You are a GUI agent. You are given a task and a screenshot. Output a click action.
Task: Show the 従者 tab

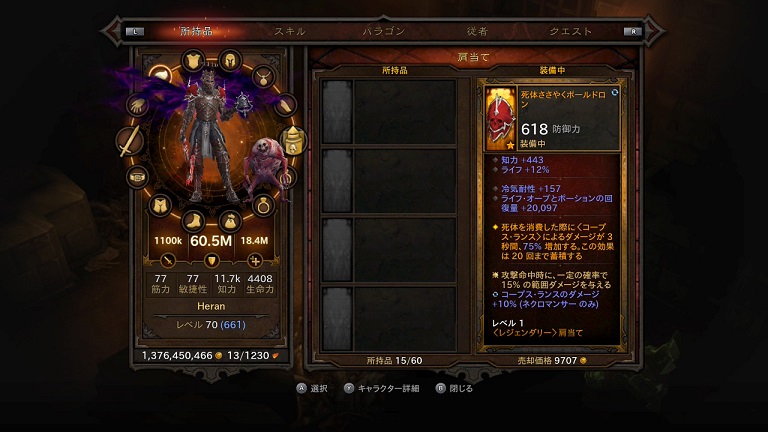(x=477, y=31)
